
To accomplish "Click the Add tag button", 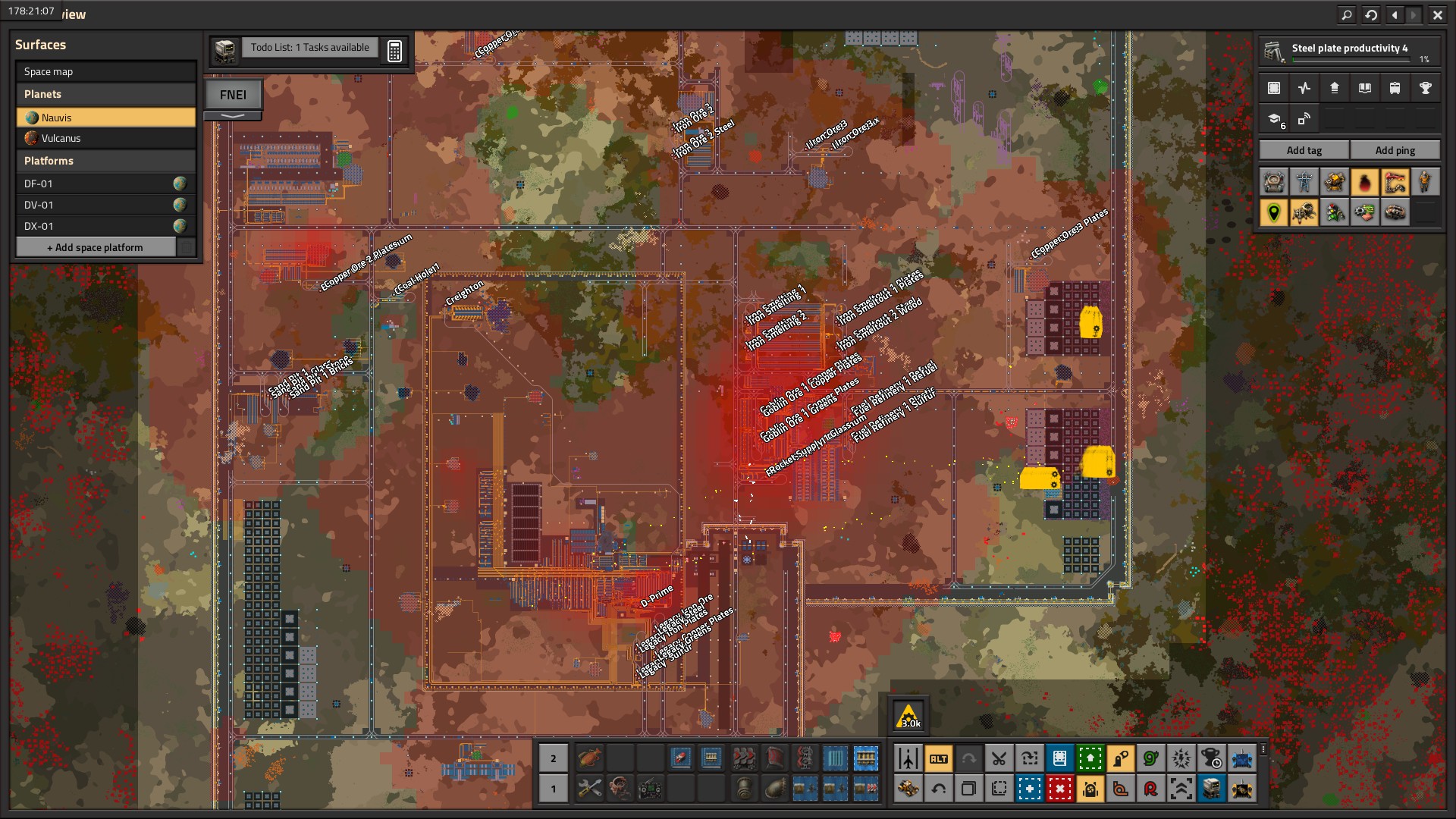I will 1304,150.
